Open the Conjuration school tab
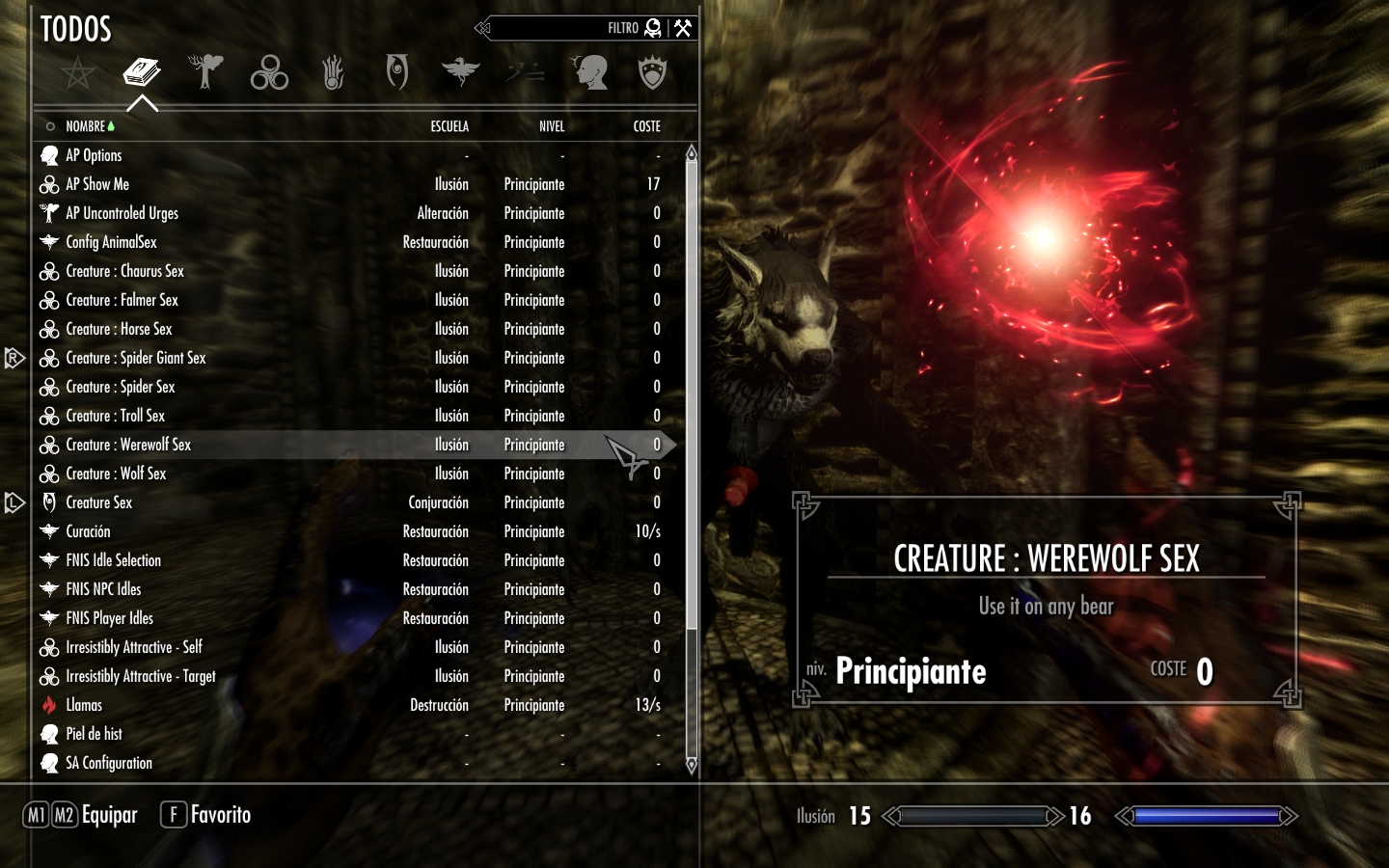The height and width of the screenshot is (868, 1389). click(x=396, y=72)
